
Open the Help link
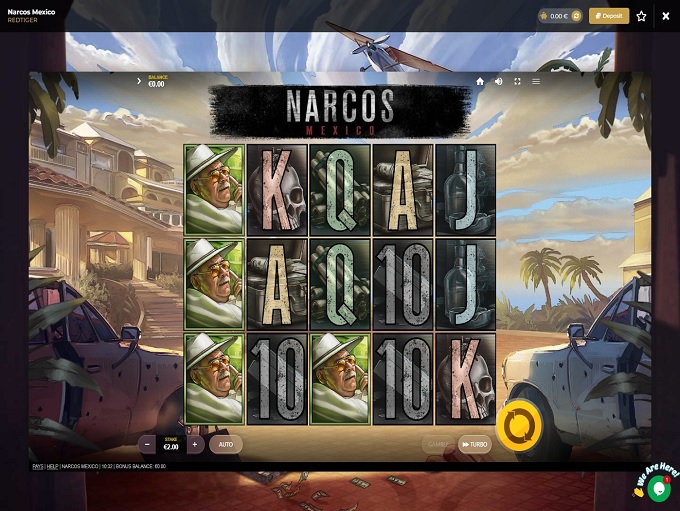[53, 466]
